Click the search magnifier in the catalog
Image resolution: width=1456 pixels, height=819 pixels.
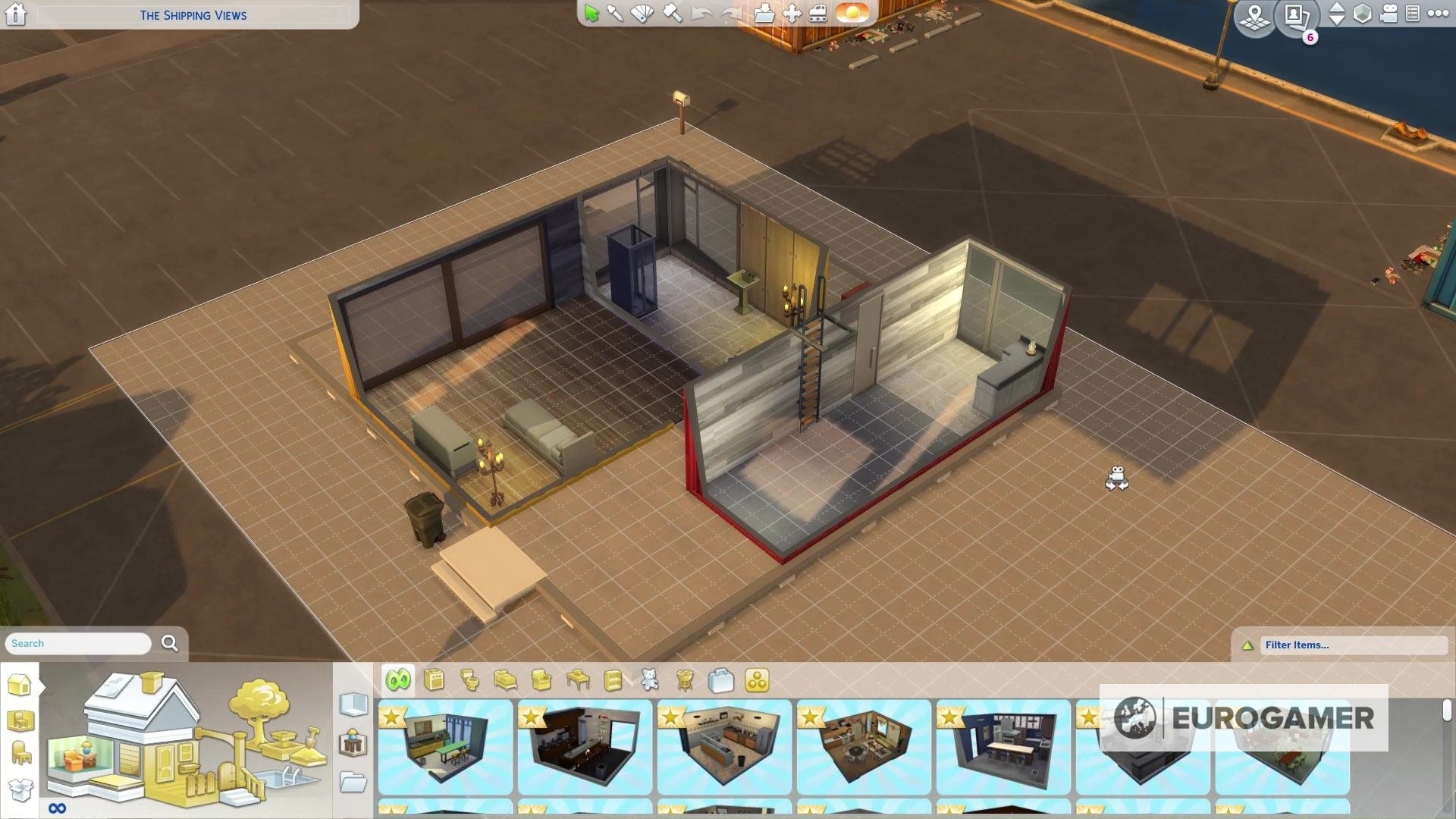pyautogui.click(x=169, y=643)
